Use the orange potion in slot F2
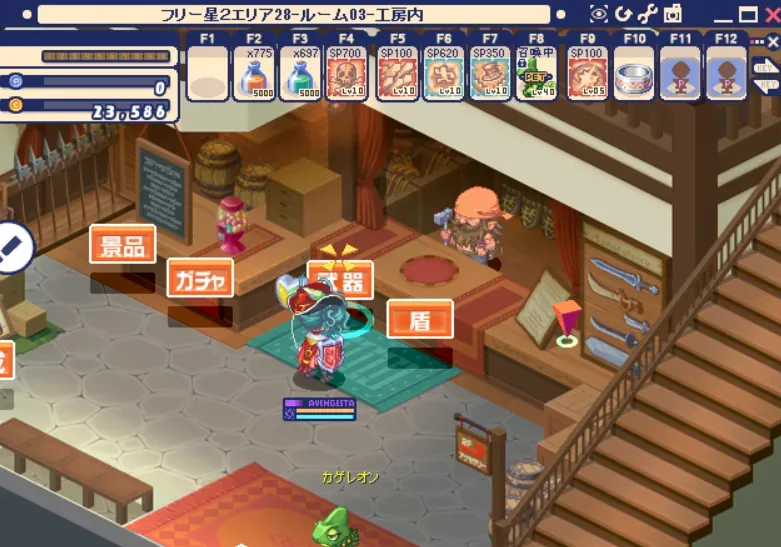 point(255,73)
